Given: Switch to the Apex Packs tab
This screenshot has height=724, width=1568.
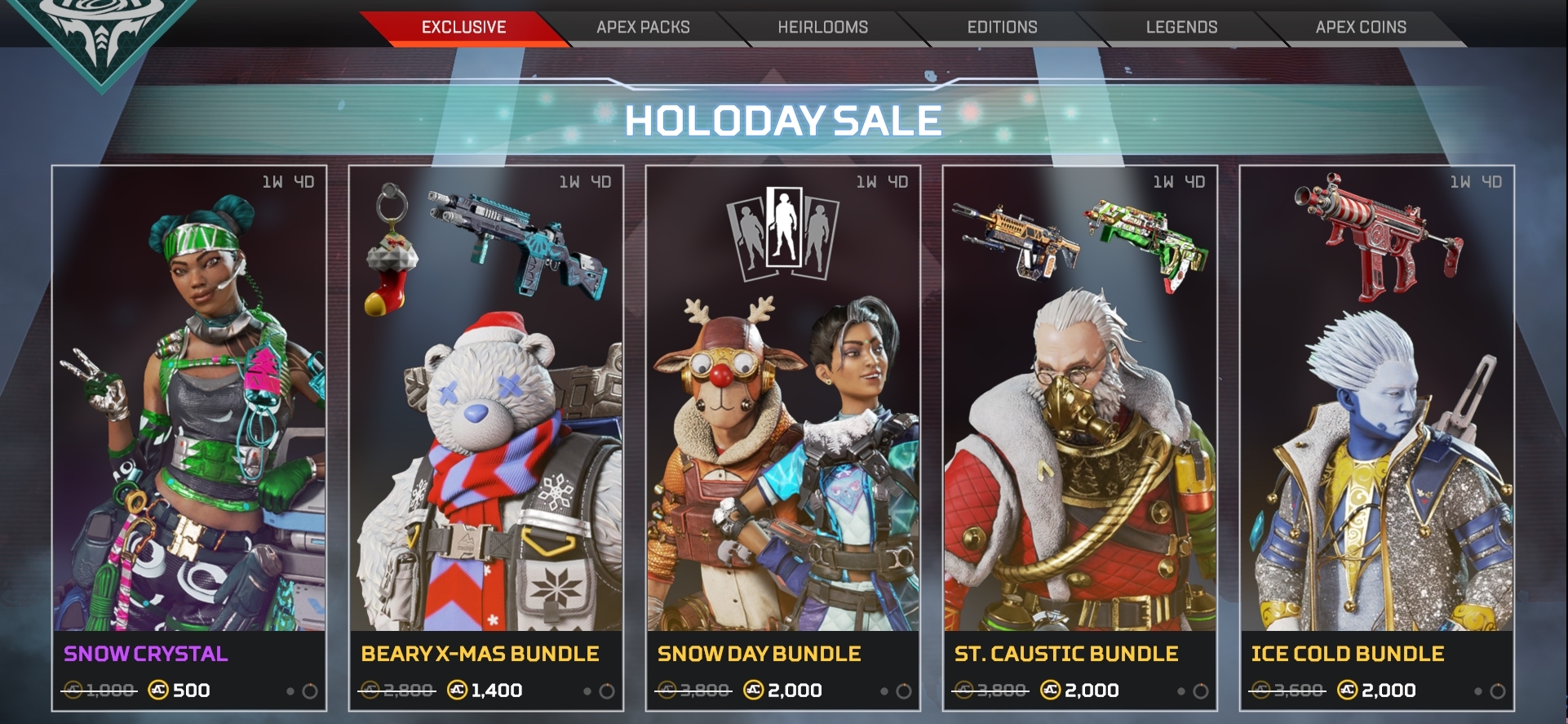Looking at the screenshot, I should click(642, 26).
